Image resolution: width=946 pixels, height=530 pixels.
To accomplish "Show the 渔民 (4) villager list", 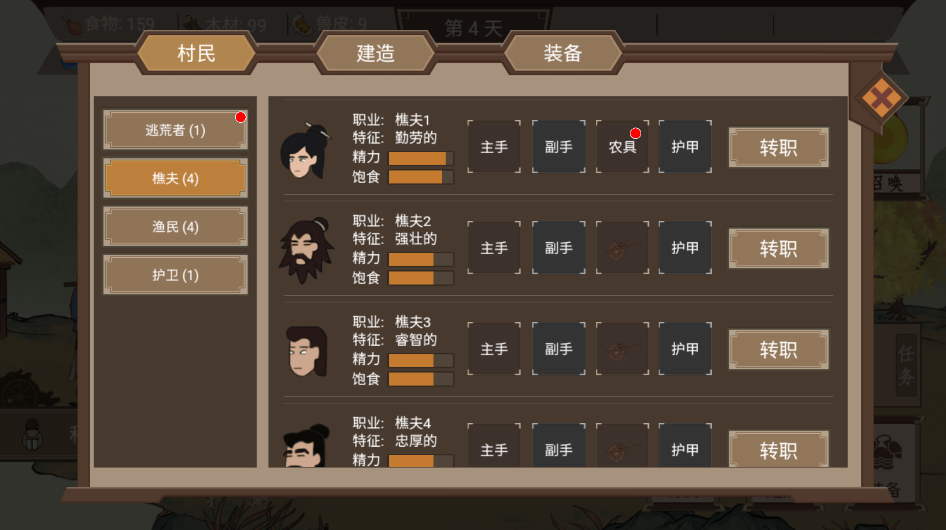I will pyautogui.click(x=175, y=227).
